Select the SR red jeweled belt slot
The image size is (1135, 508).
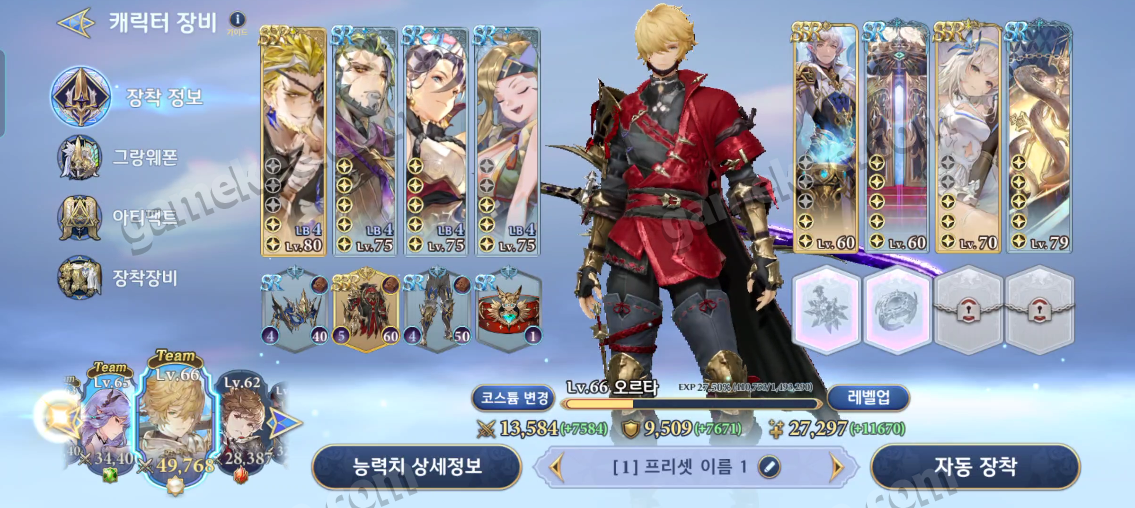(508, 311)
